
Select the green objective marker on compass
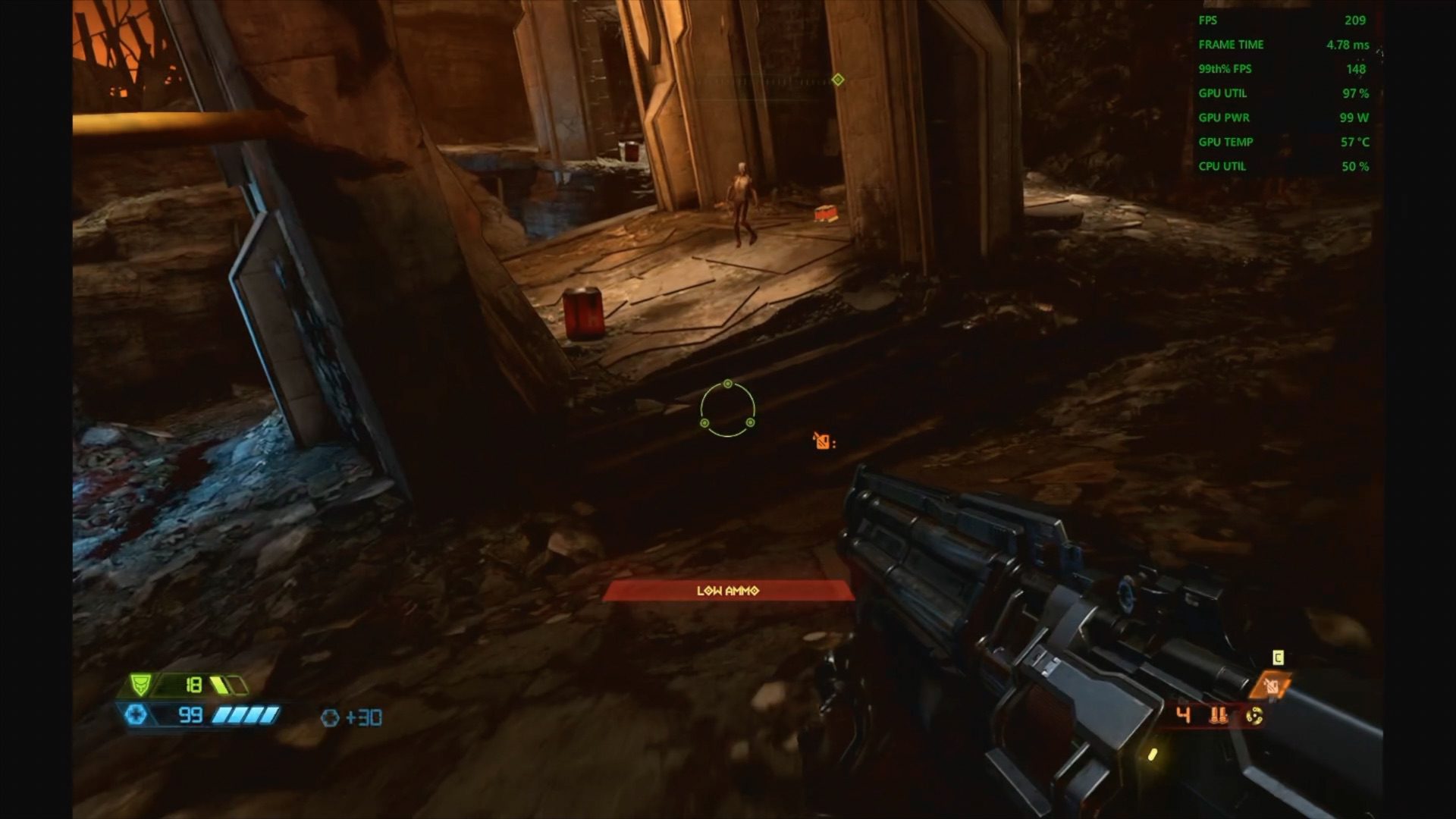[x=838, y=80]
